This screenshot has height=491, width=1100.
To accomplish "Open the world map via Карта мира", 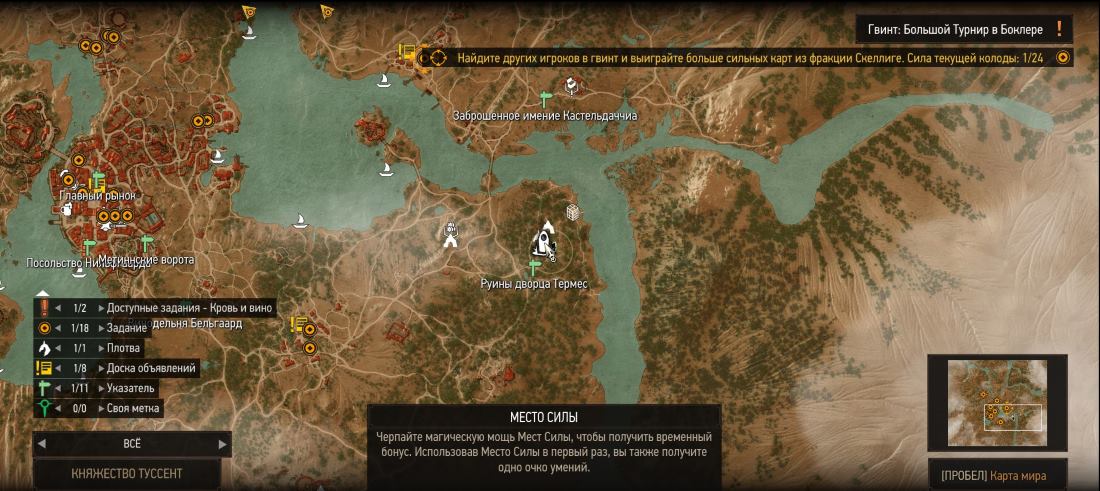I will pyautogui.click(x=1002, y=474).
